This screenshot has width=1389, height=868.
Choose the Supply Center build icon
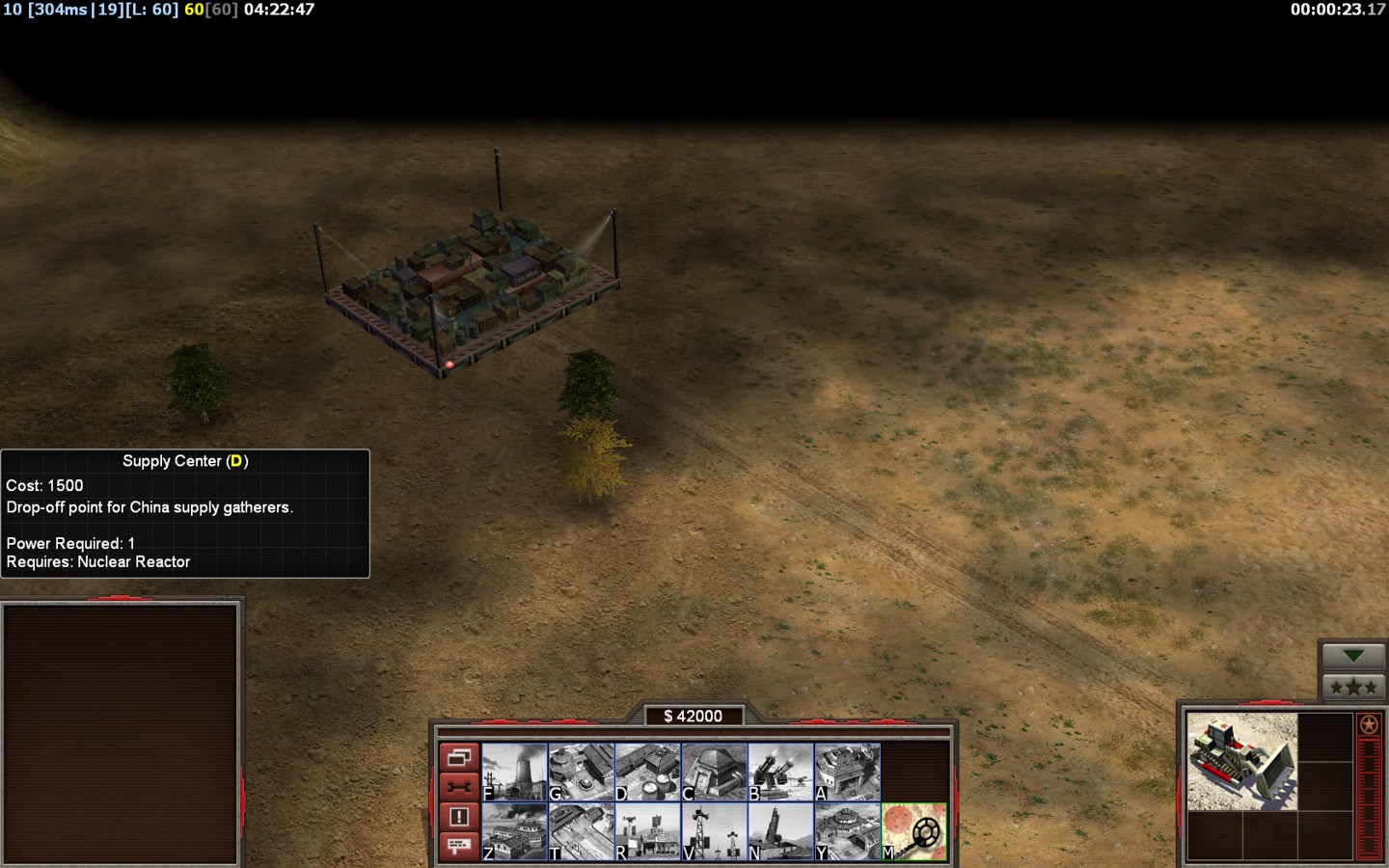(x=648, y=772)
